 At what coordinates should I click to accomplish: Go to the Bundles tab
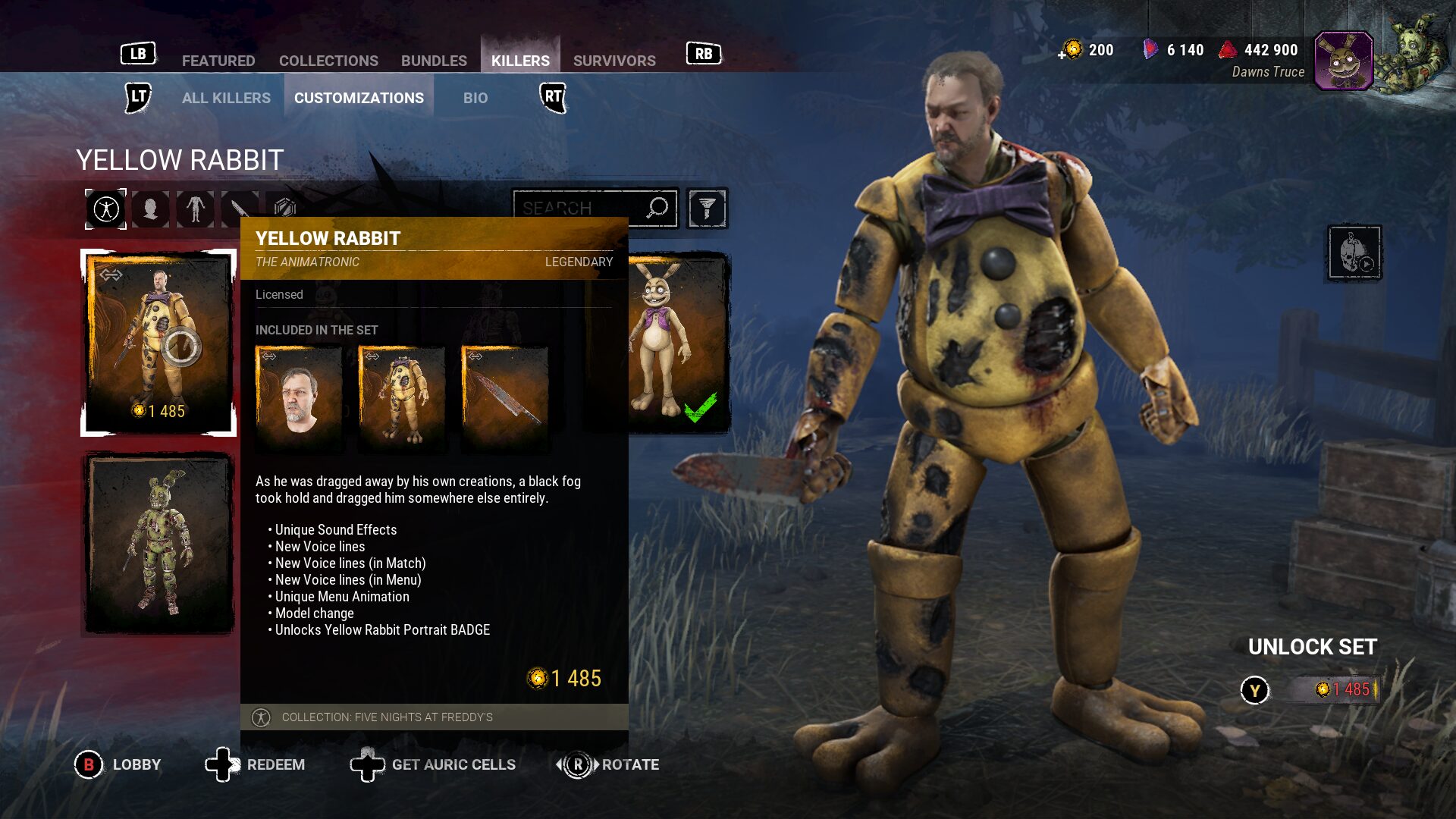pyautogui.click(x=434, y=61)
